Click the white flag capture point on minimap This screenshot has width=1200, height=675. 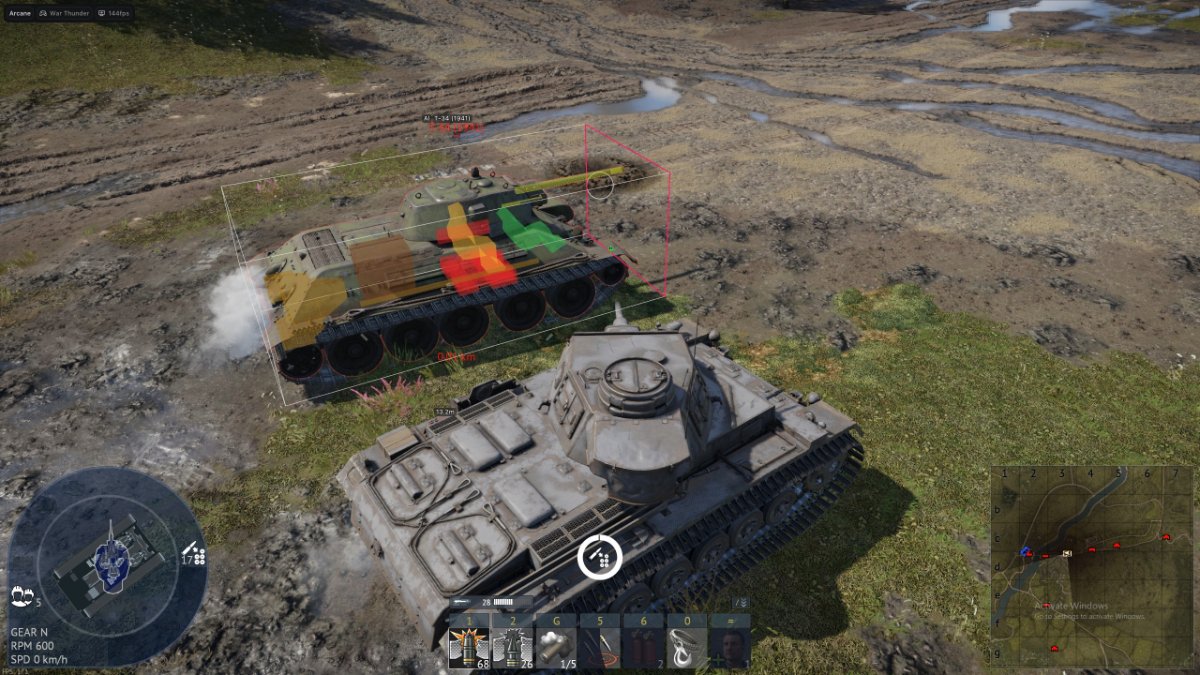(x=1068, y=553)
